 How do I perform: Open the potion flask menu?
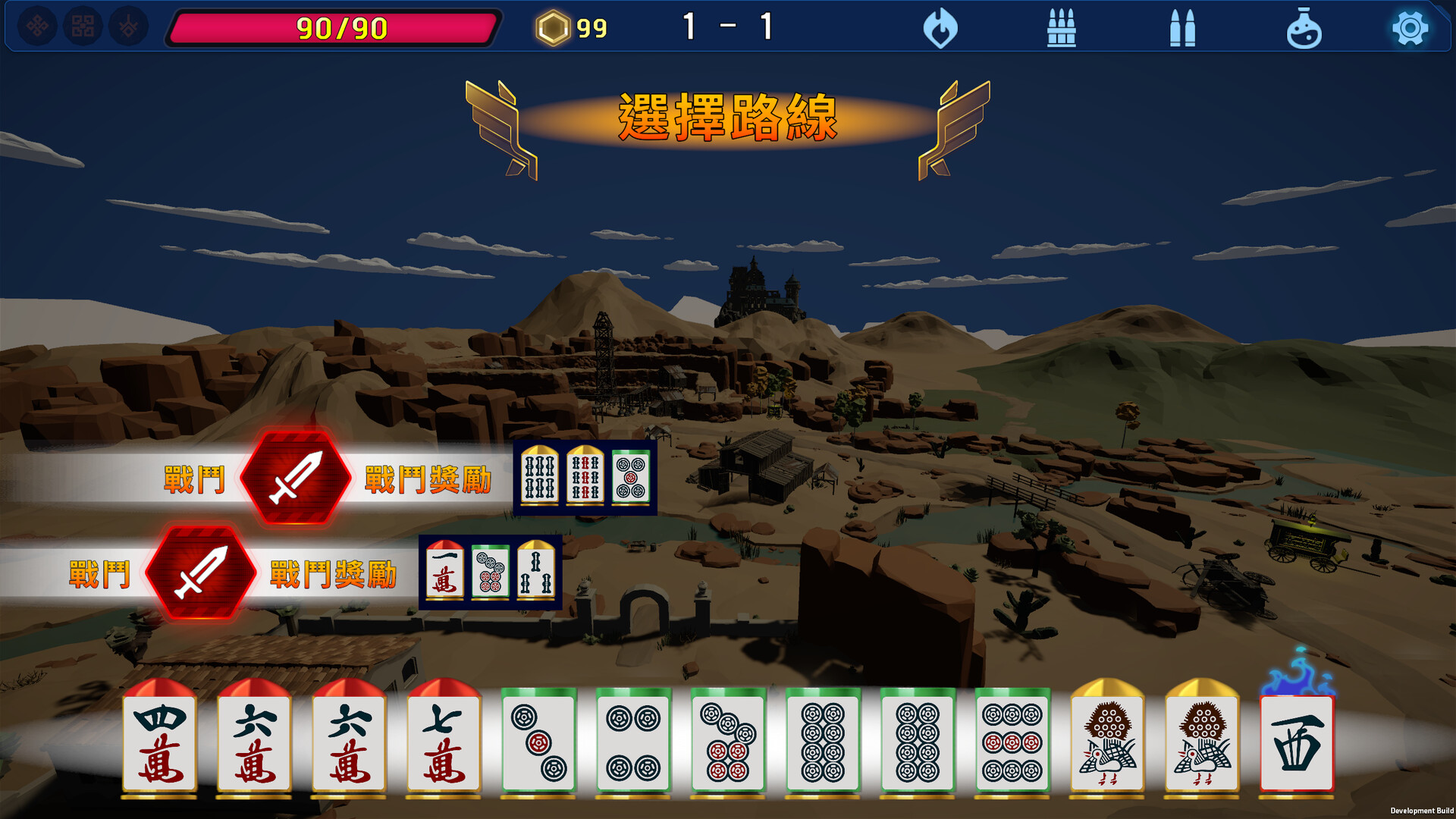coord(1304,29)
